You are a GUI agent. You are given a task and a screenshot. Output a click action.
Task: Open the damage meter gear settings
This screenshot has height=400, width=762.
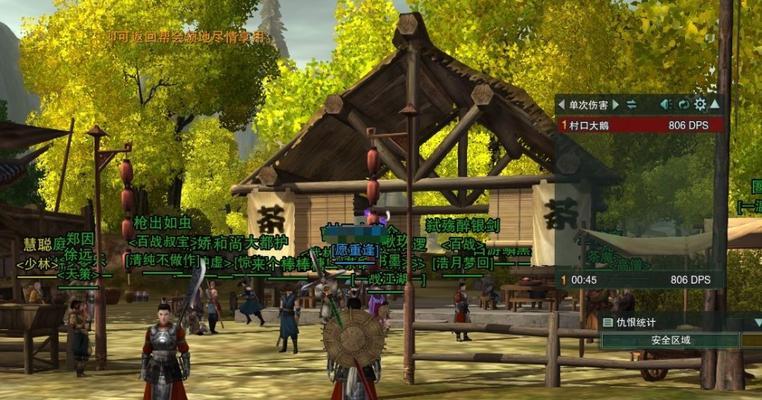(700, 104)
